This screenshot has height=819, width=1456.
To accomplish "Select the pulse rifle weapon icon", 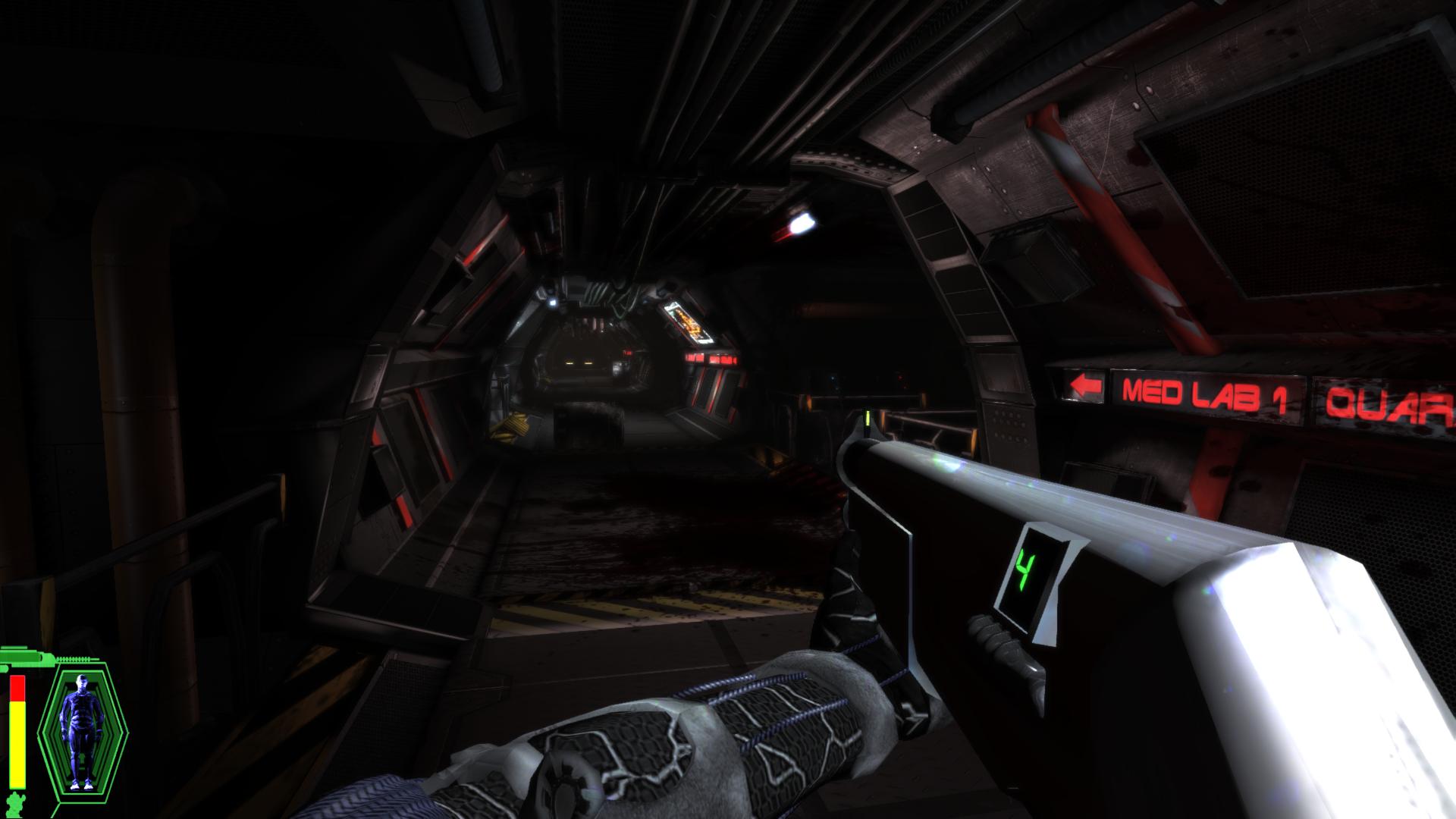I will (23, 658).
